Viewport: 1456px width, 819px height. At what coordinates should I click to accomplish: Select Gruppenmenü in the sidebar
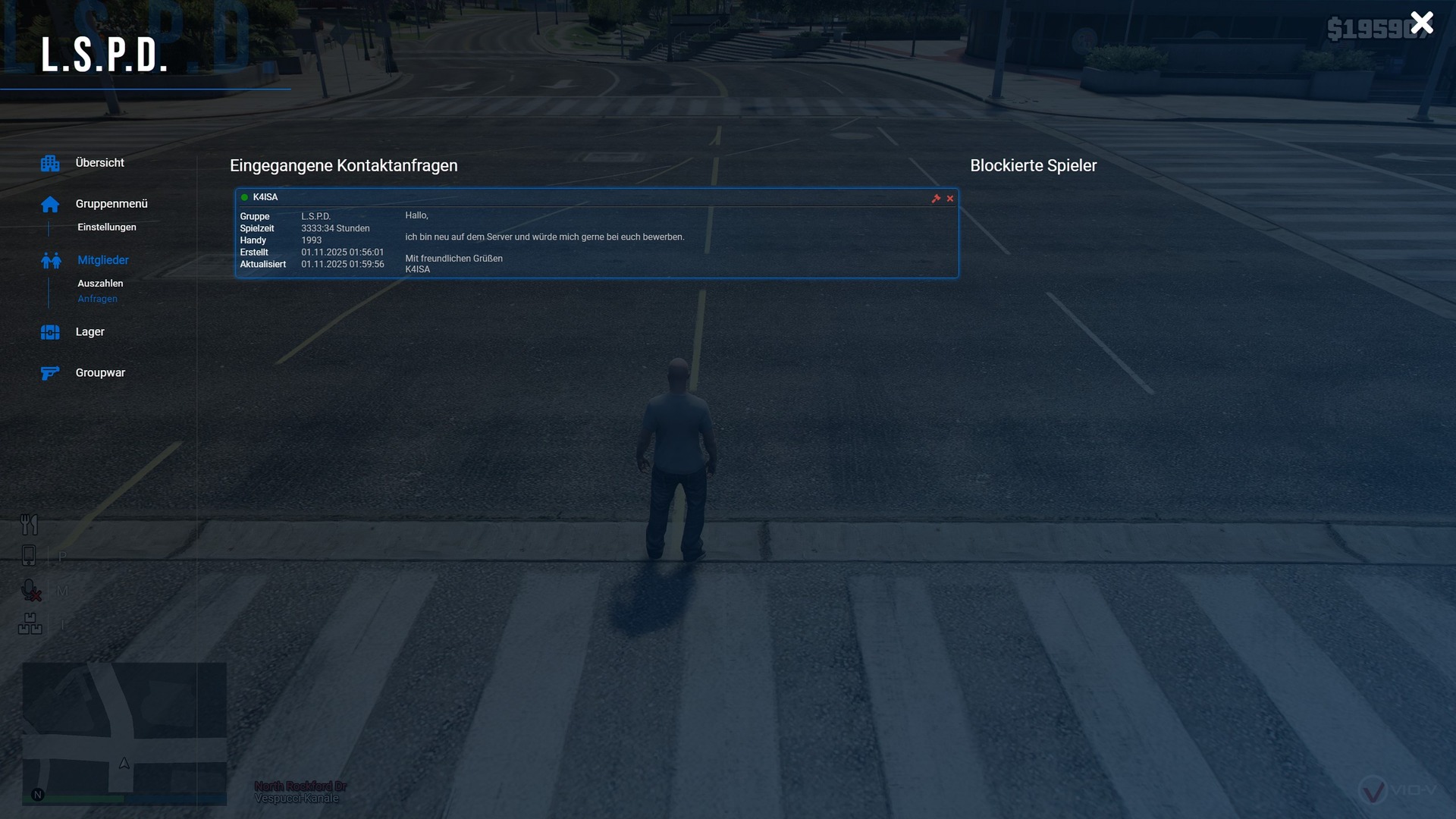tap(111, 204)
